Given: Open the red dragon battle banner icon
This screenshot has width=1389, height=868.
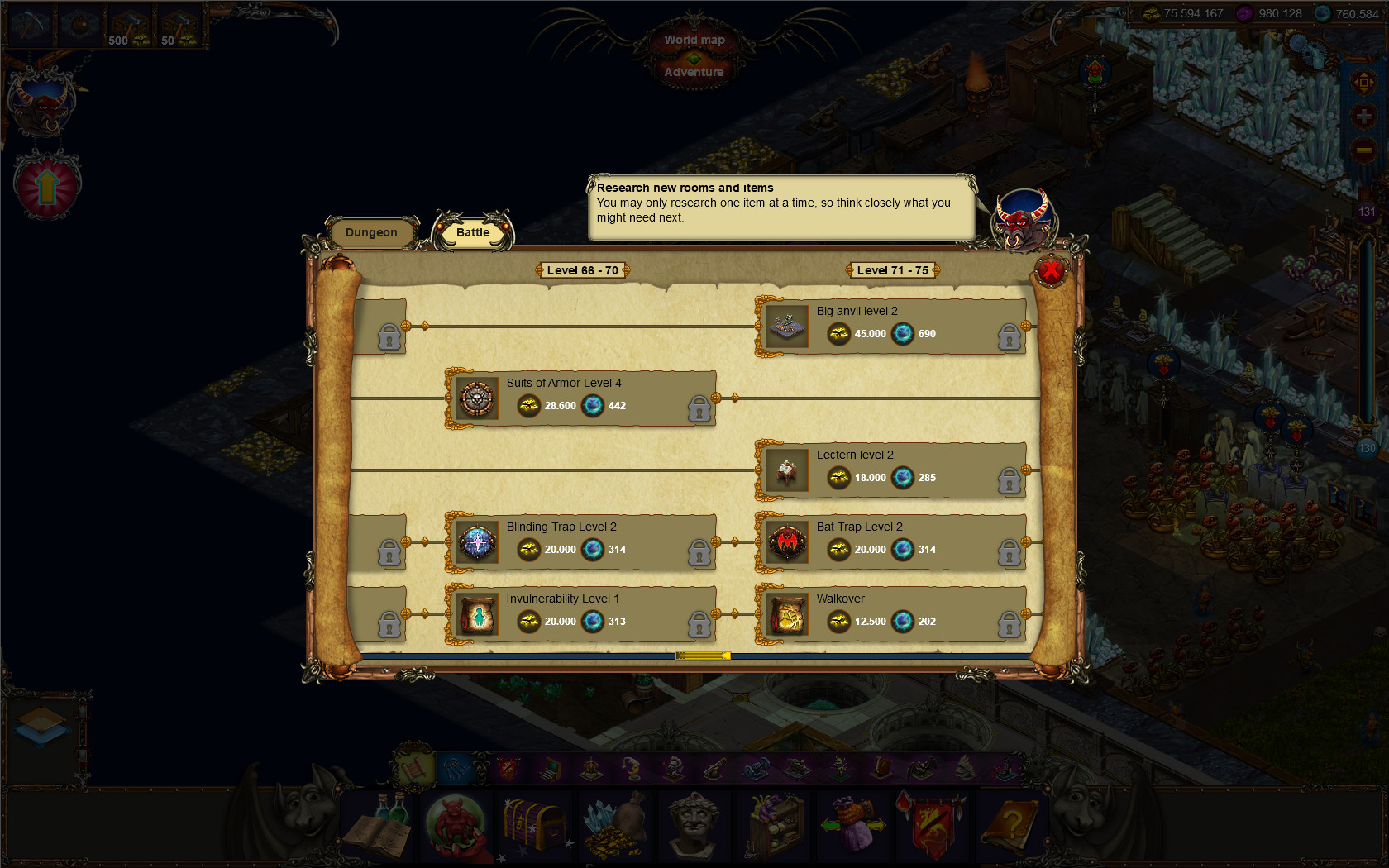Looking at the screenshot, I should click(x=931, y=827).
